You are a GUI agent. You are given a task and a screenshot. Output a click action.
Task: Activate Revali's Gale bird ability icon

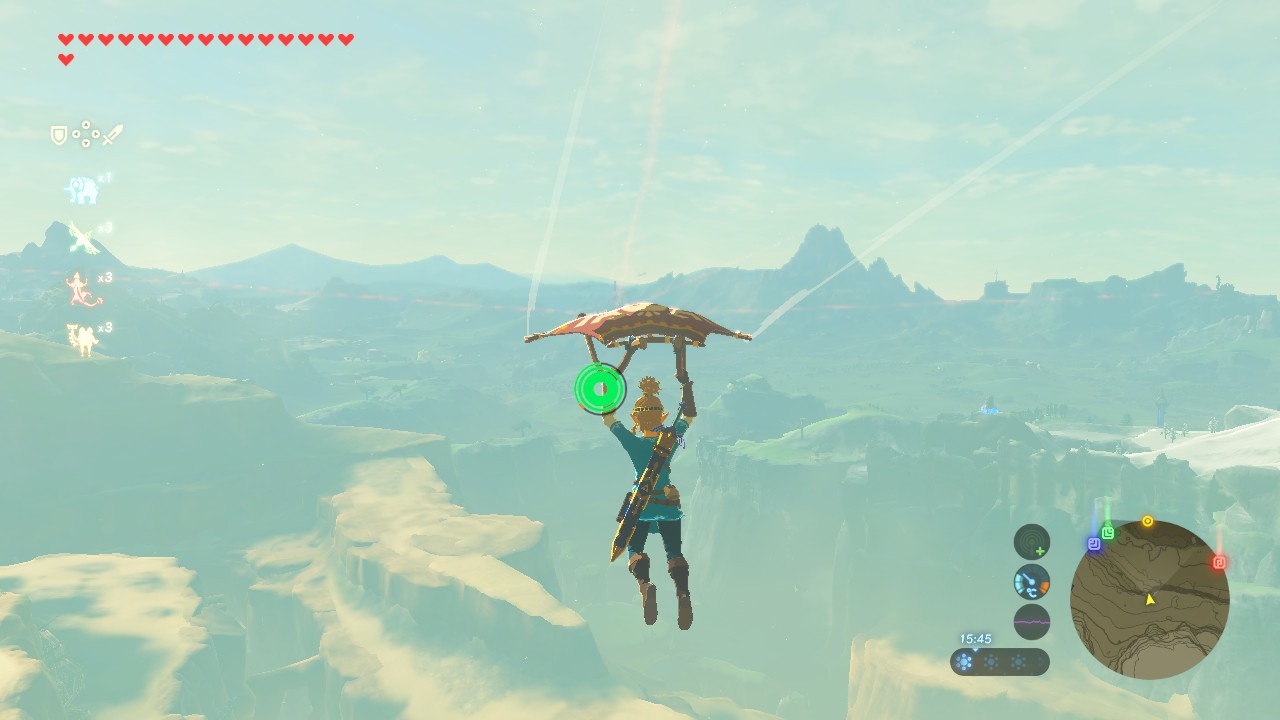pyautogui.click(x=82, y=238)
